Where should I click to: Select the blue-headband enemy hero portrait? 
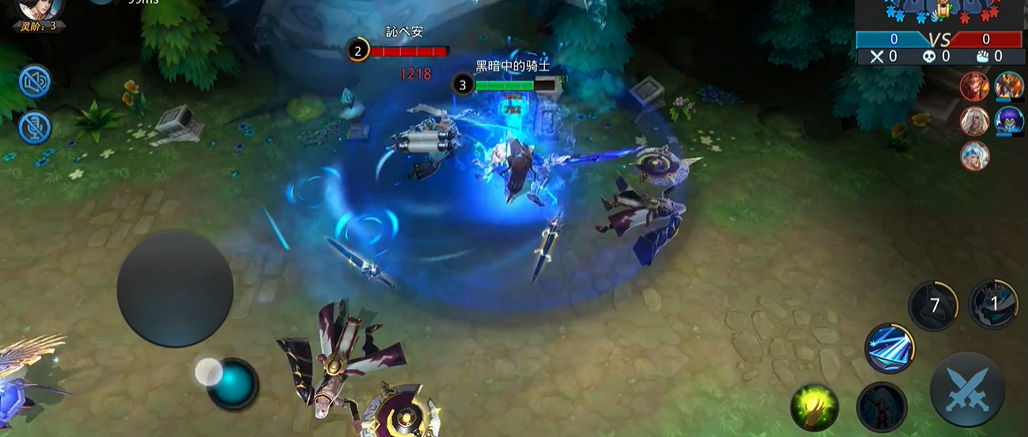tap(974, 155)
